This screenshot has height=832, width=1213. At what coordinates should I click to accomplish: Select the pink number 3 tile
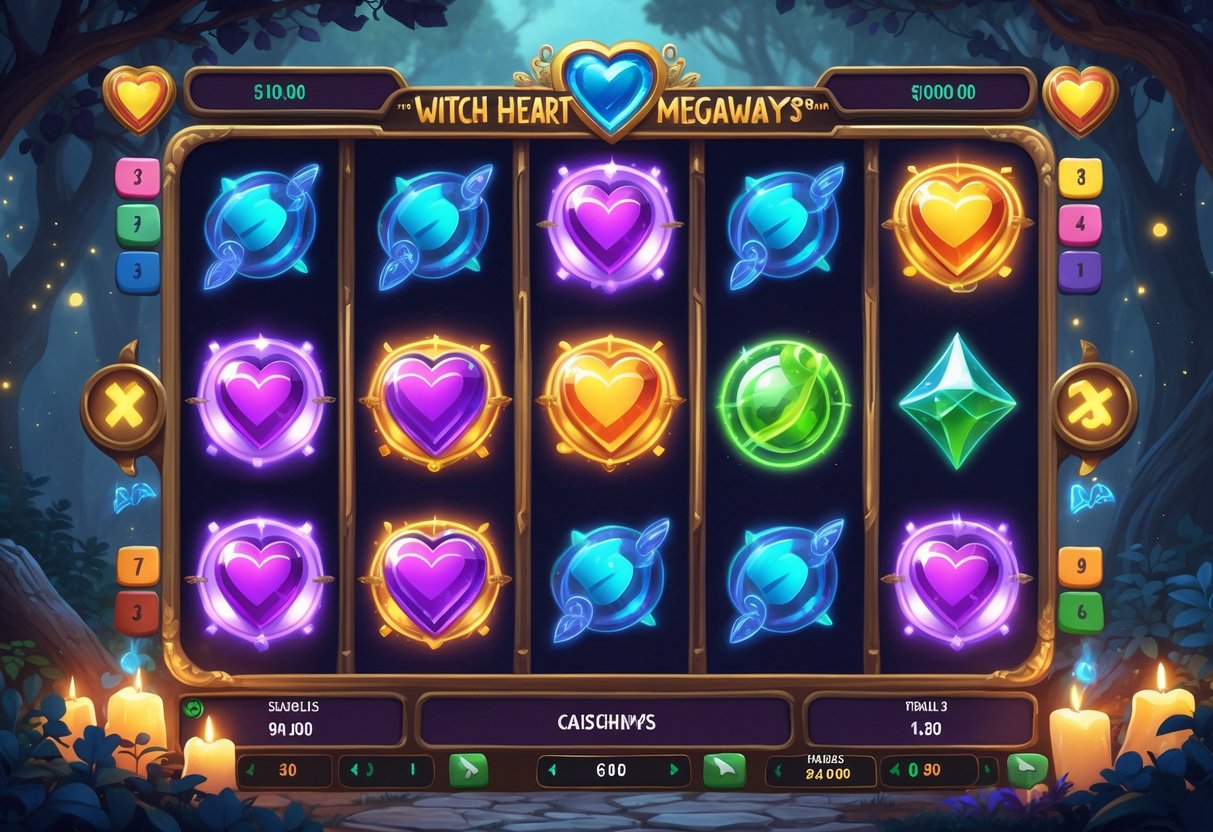pos(137,177)
